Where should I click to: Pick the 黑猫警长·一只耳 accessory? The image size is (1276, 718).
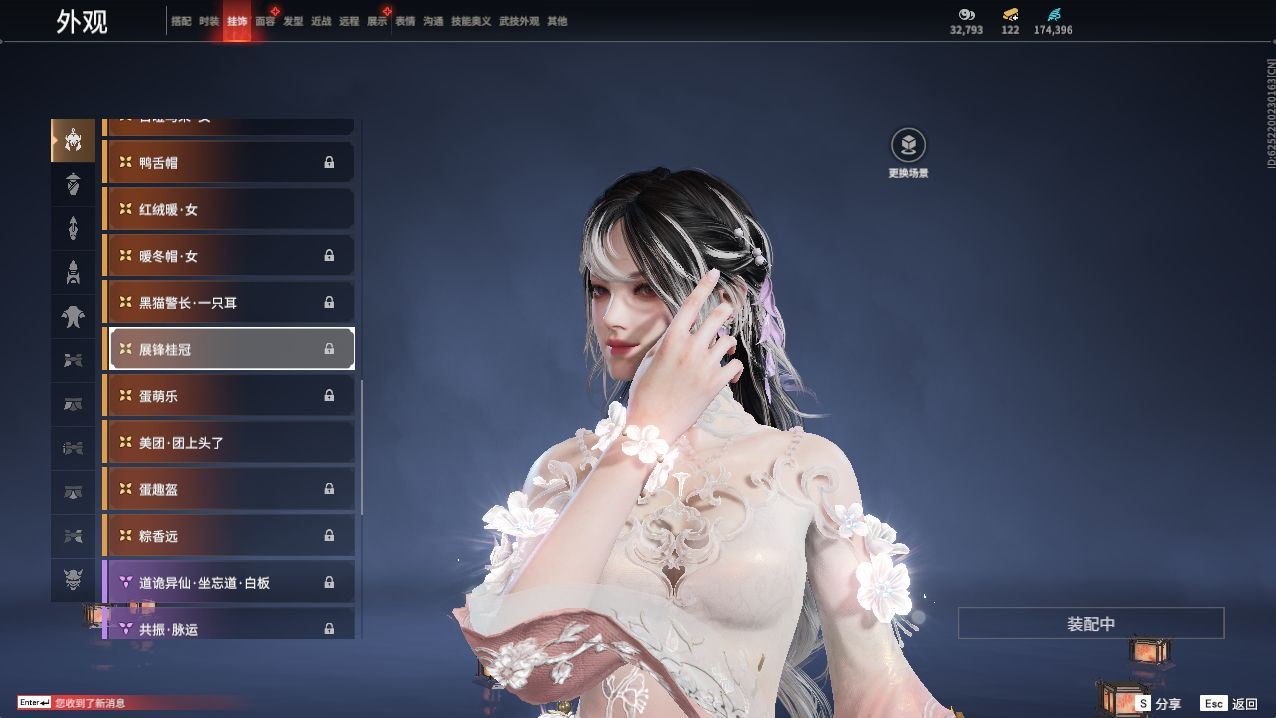[230, 302]
